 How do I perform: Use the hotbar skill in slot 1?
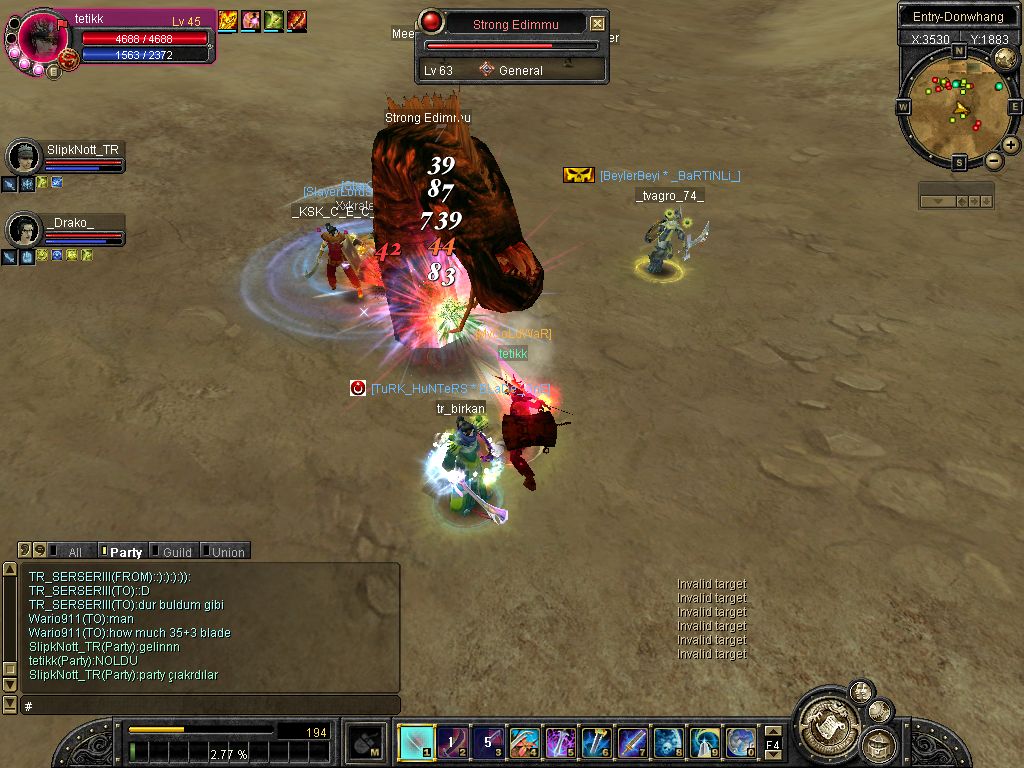(x=415, y=742)
